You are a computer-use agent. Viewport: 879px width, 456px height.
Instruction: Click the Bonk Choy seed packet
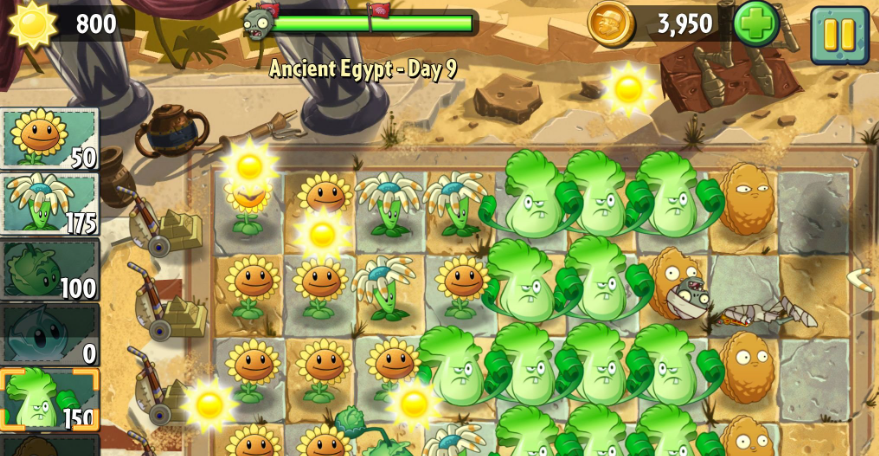[50, 399]
